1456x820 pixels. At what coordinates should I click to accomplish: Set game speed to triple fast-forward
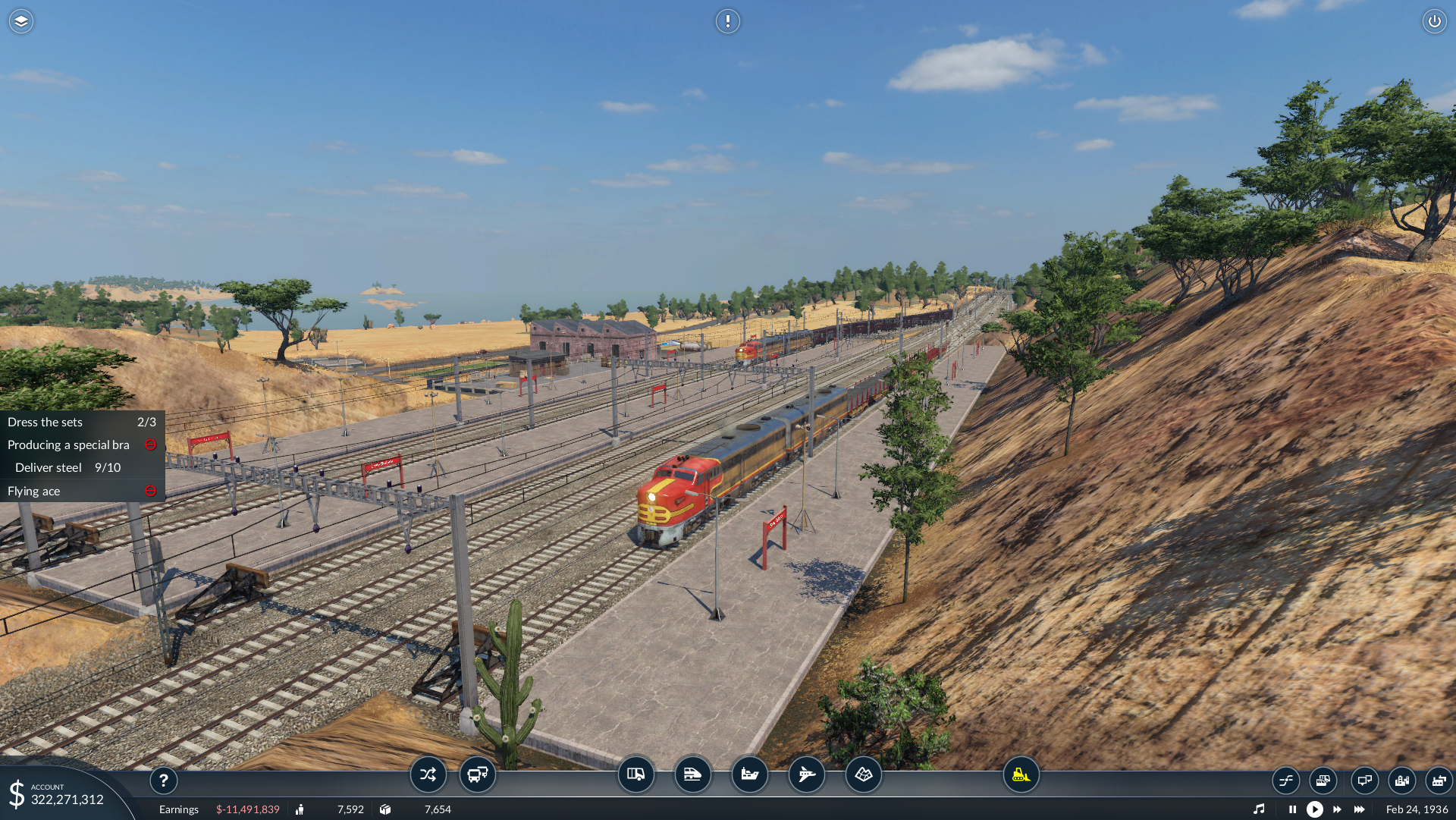(x=1359, y=809)
